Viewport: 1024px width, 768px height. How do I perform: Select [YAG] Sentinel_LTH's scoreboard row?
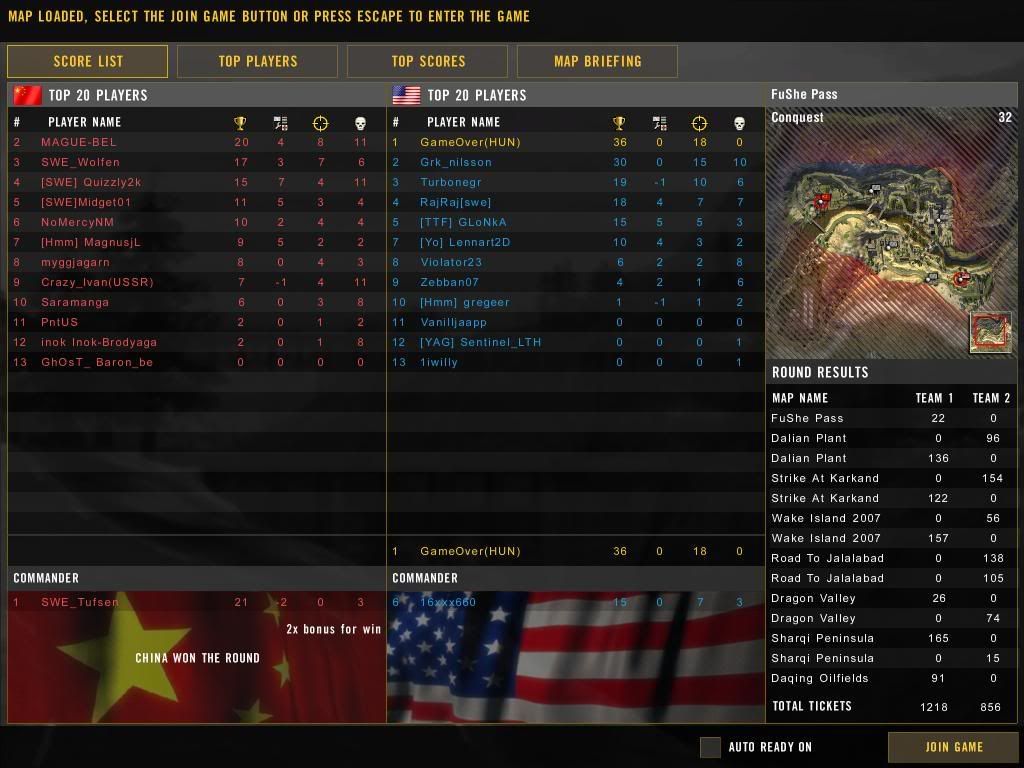click(480, 342)
